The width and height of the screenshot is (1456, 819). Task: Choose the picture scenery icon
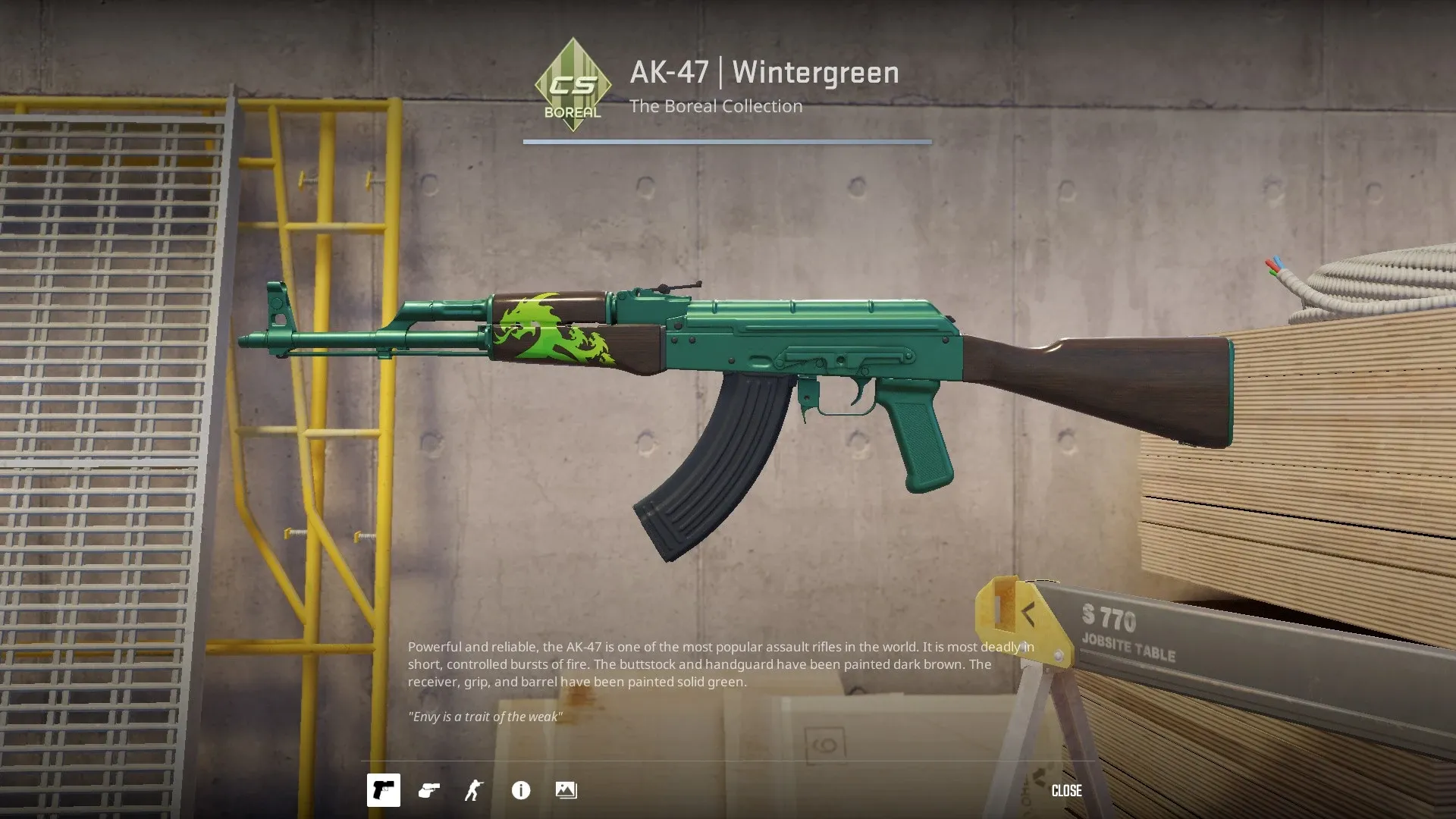click(x=566, y=790)
